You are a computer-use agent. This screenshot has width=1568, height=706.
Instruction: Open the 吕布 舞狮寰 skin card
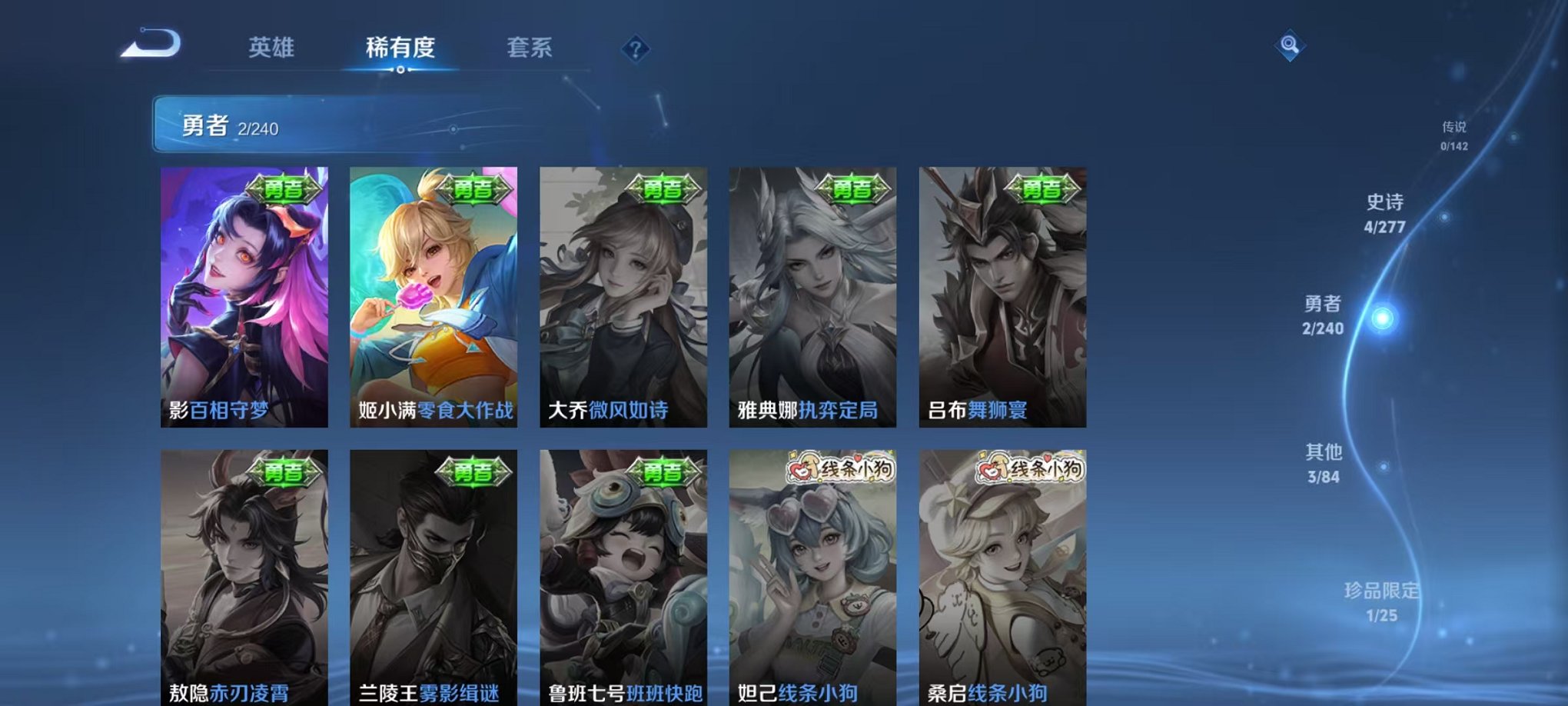tap(1002, 296)
